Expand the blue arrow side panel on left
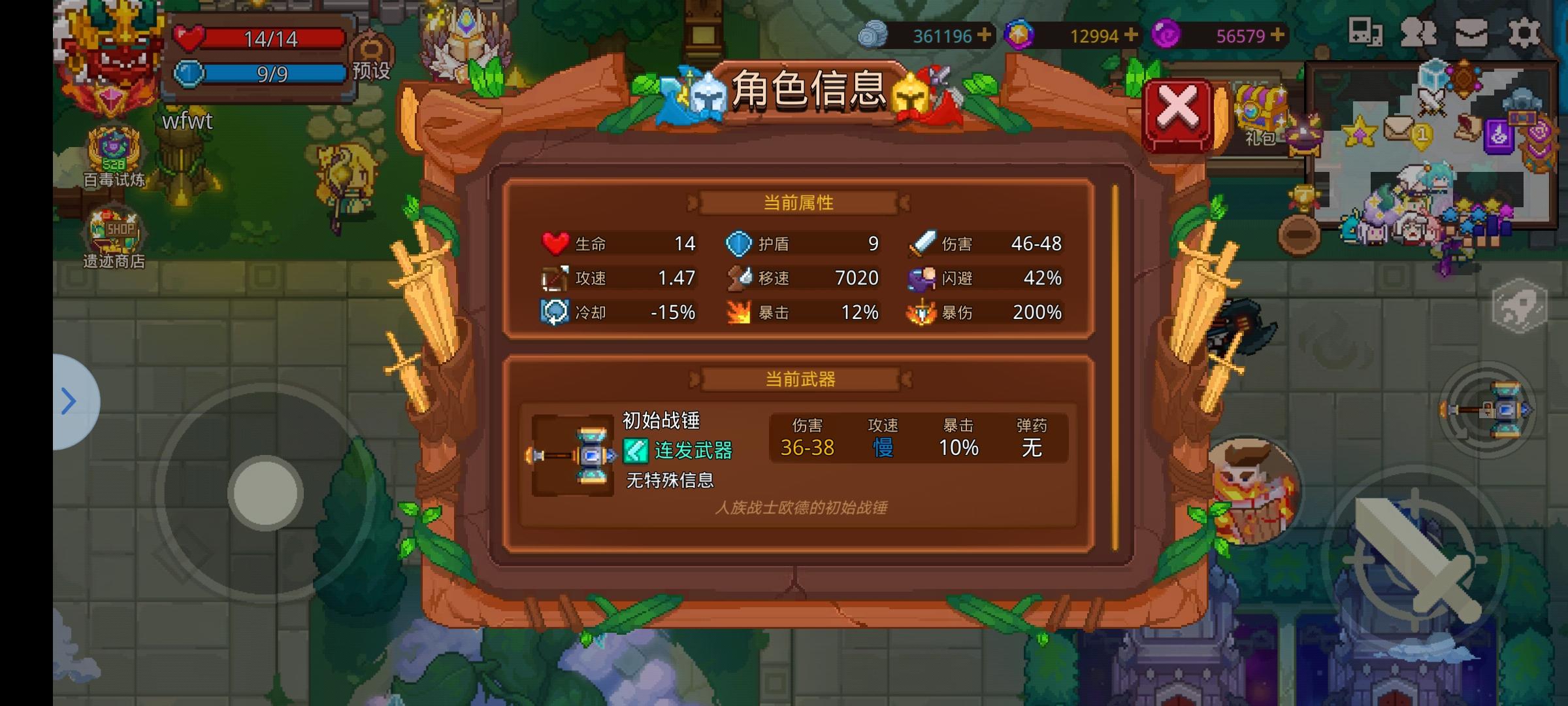This screenshot has width=1568, height=706. click(x=70, y=402)
